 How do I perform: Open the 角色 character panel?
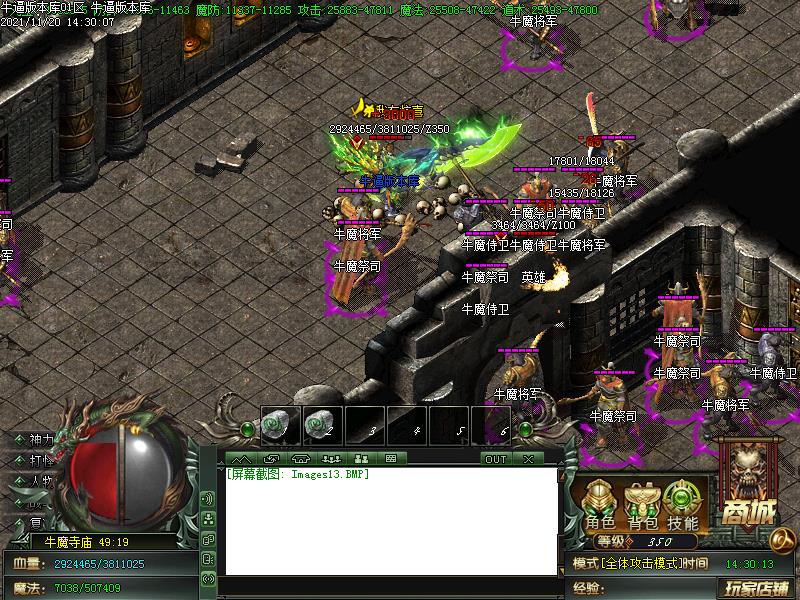click(601, 506)
